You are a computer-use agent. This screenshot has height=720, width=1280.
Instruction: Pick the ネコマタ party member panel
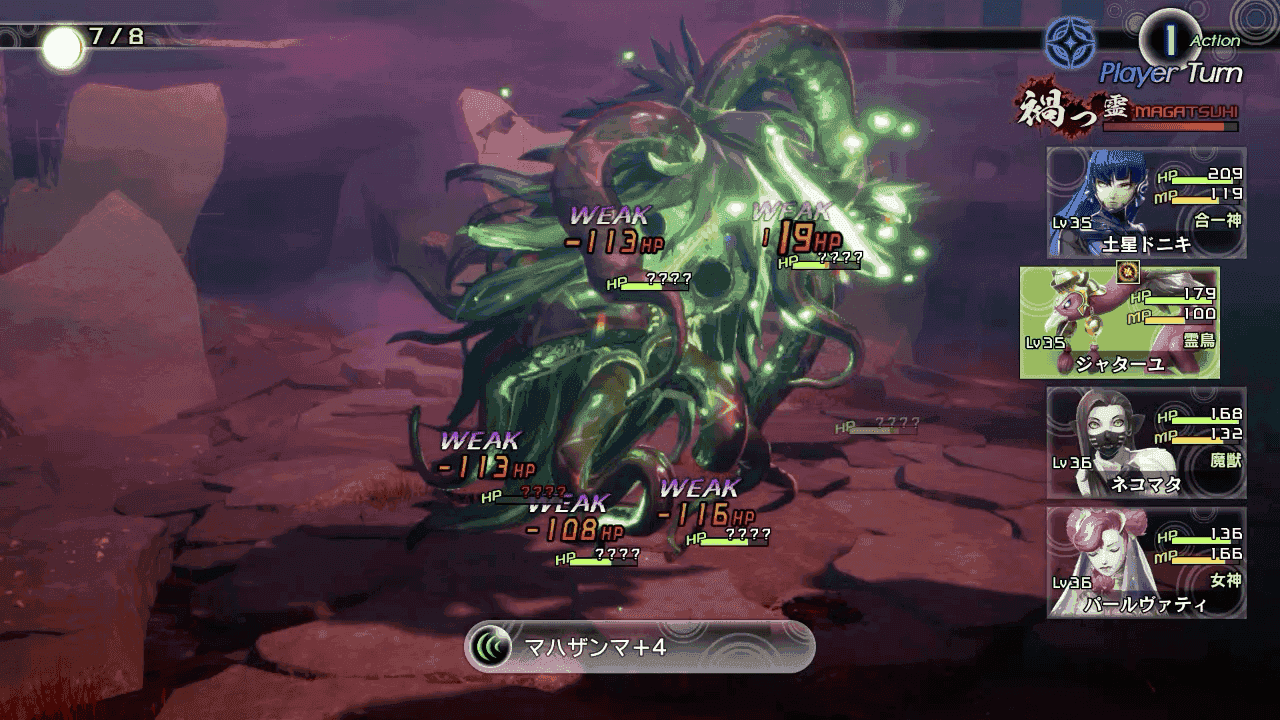(x=1146, y=443)
